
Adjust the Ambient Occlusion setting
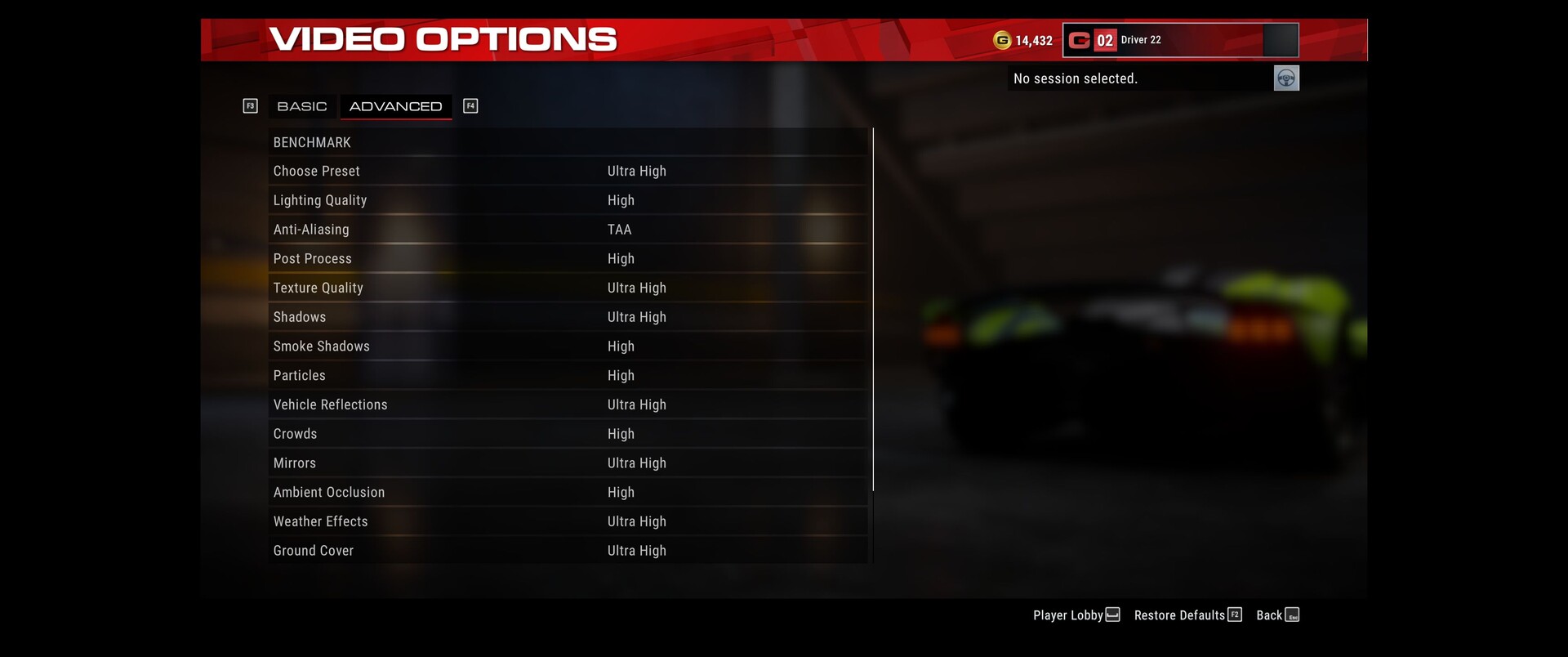[567, 493]
